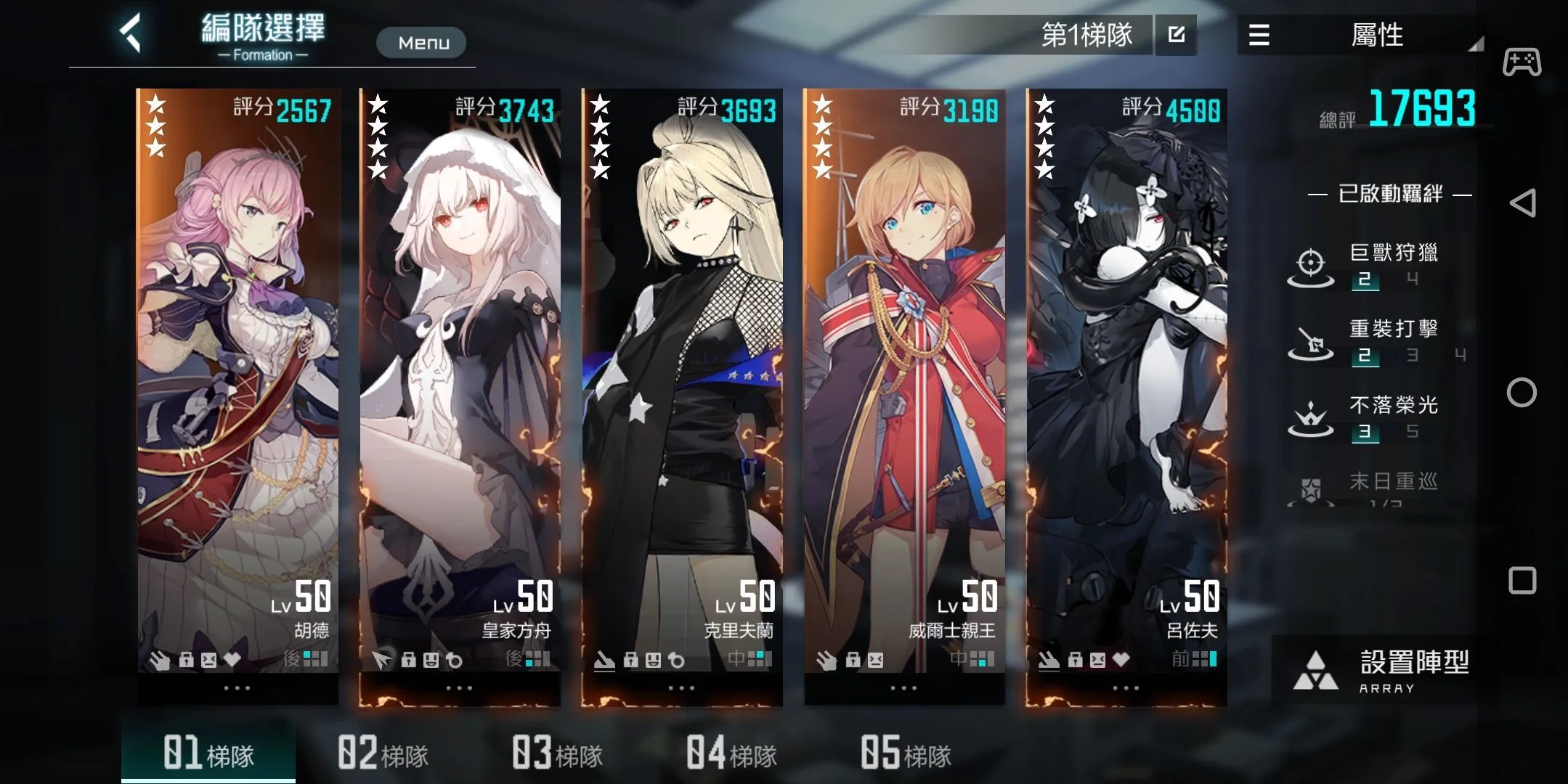Open the Menu button
This screenshot has width=1568, height=784.
pos(421,43)
